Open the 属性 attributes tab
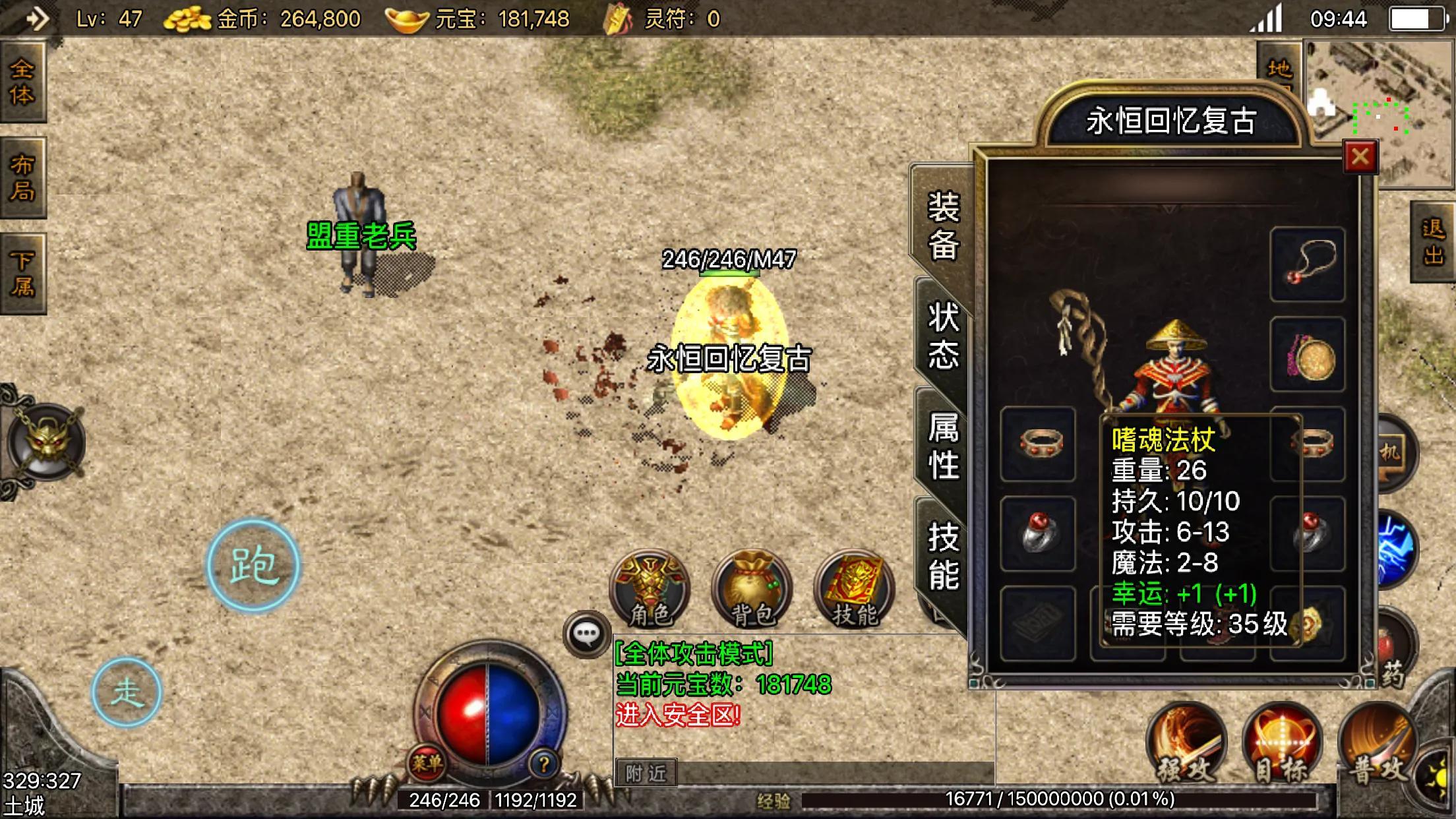This screenshot has height=819, width=1456. [943, 446]
